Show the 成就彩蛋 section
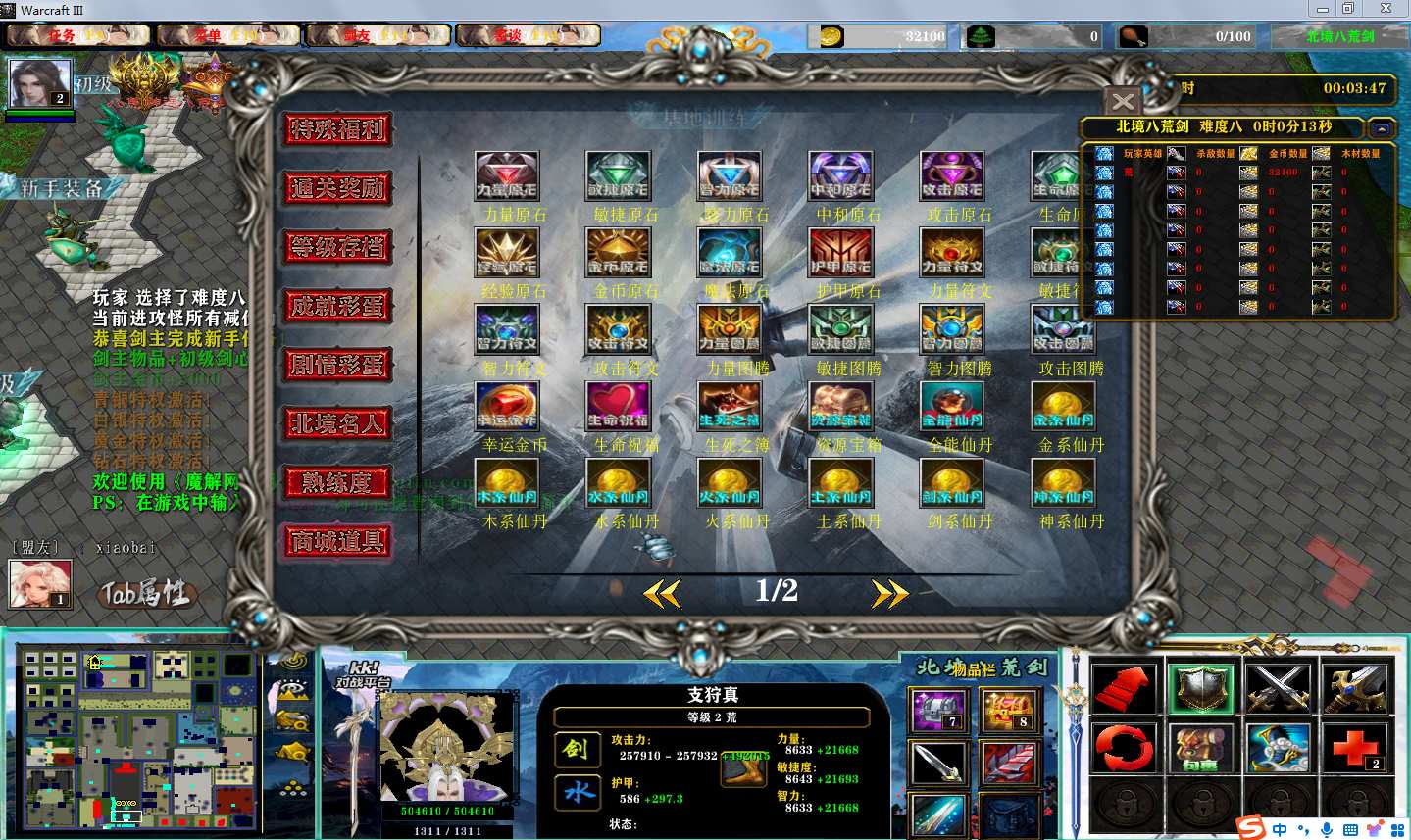 pyautogui.click(x=338, y=306)
